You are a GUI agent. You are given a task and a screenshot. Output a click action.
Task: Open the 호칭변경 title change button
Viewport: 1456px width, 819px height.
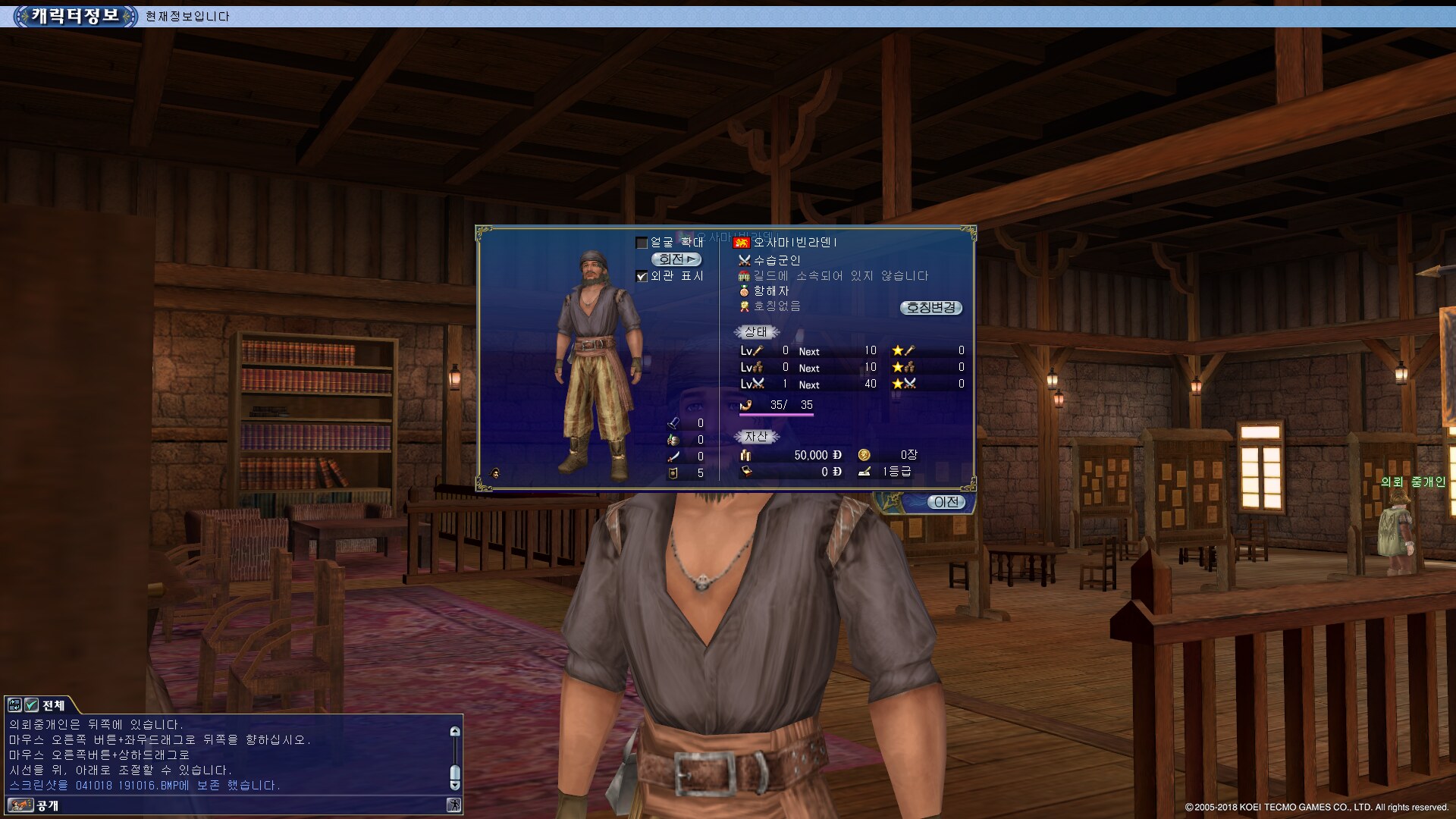pos(931,307)
